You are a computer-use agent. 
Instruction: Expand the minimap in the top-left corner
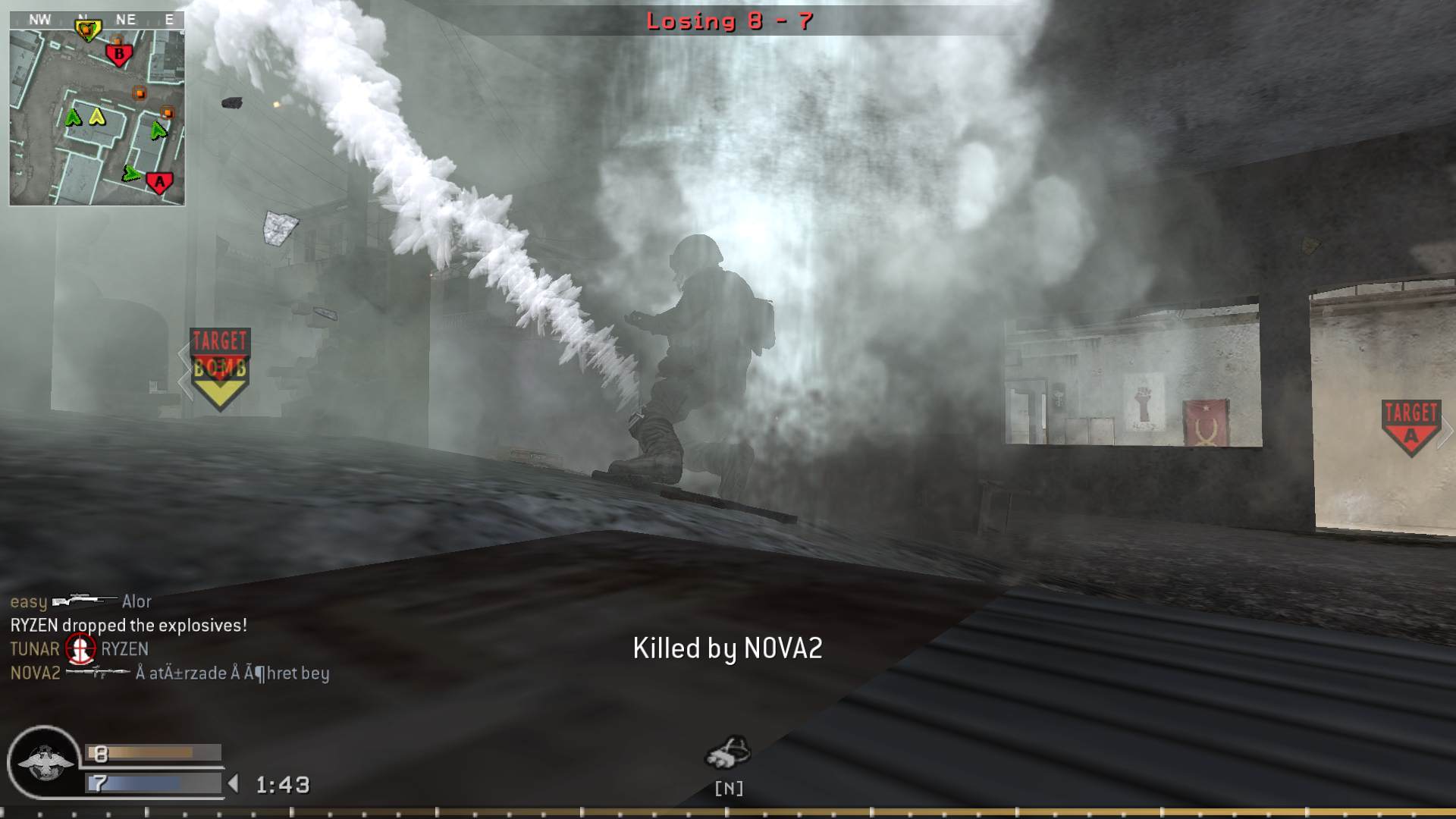97,111
